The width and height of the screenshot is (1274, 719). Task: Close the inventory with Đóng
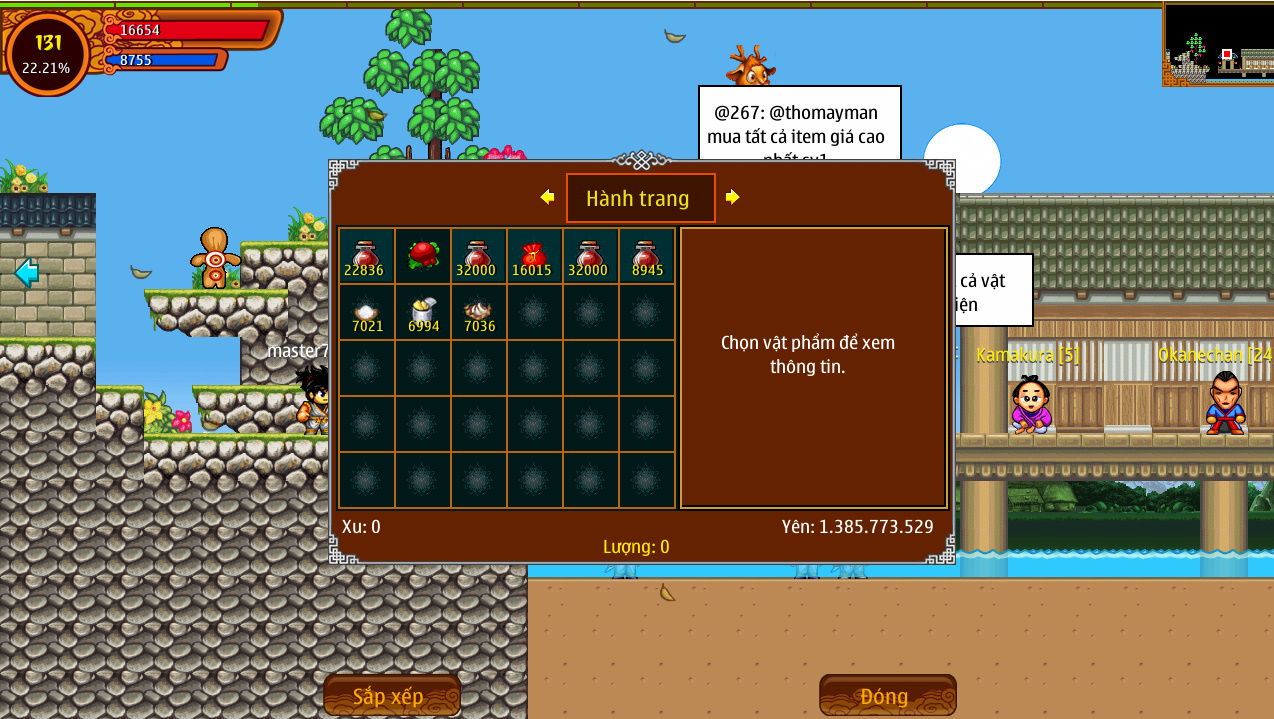pos(887,695)
